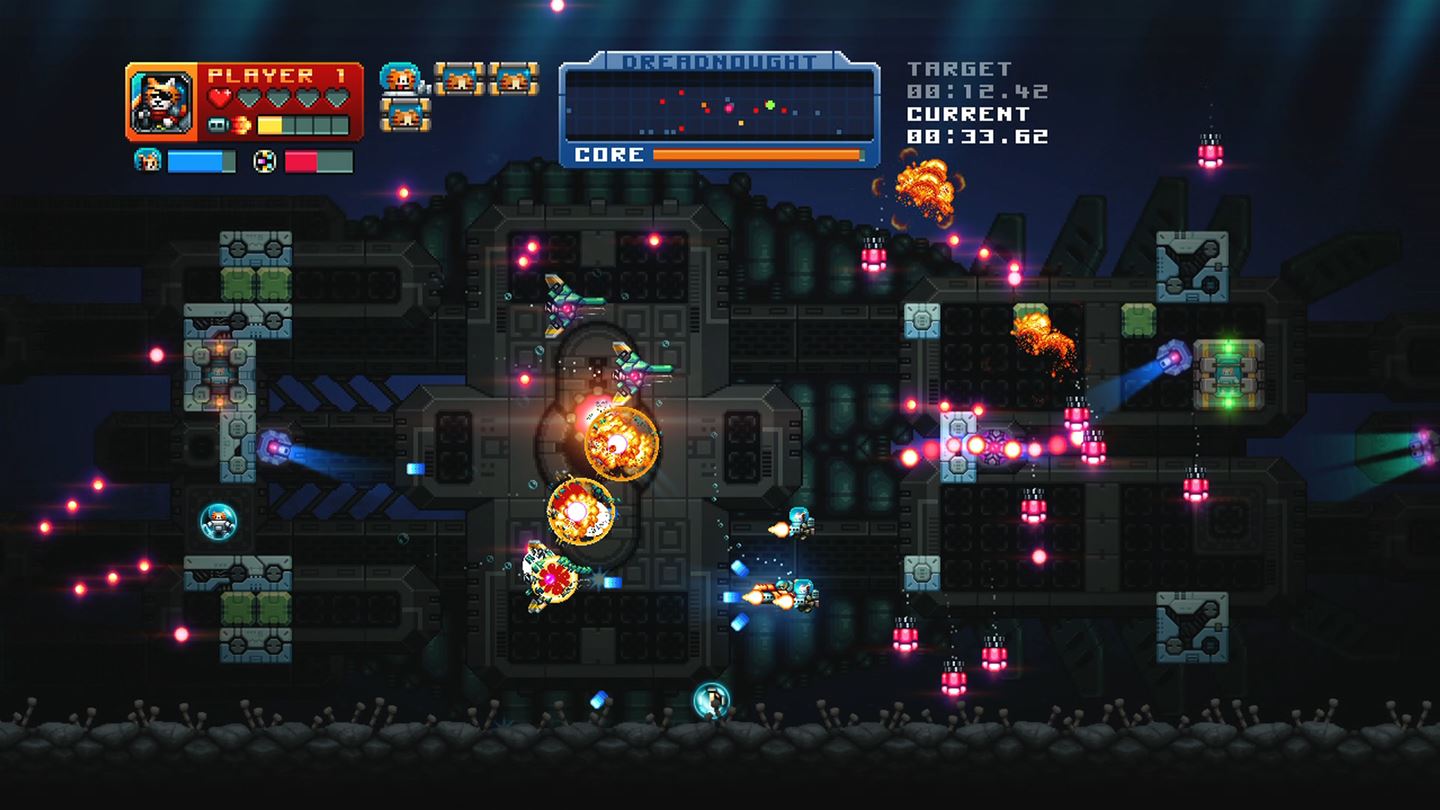Viewport: 1440px width, 810px height.
Task: Select the Player 1 cat portrait
Action: click(x=160, y=100)
